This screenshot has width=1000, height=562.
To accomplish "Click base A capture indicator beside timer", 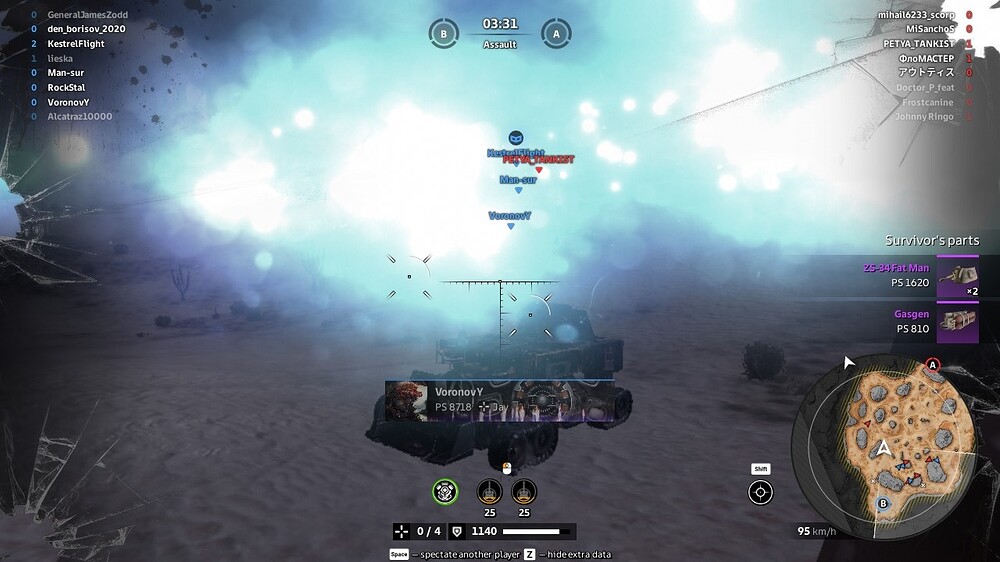I will click(556, 32).
